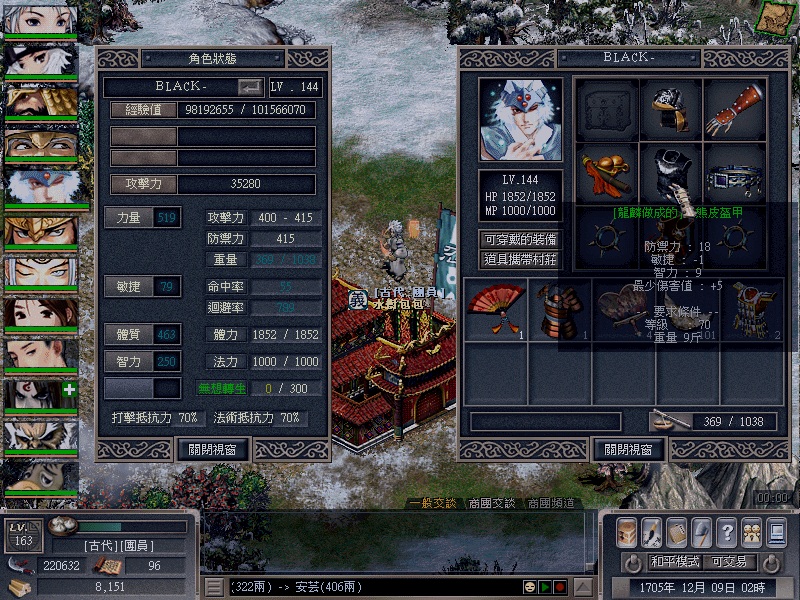This screenshot has height=600, width=800.
Task: Show wearable equipment (可穿戴的裝備)
Action: coord(520,240)
